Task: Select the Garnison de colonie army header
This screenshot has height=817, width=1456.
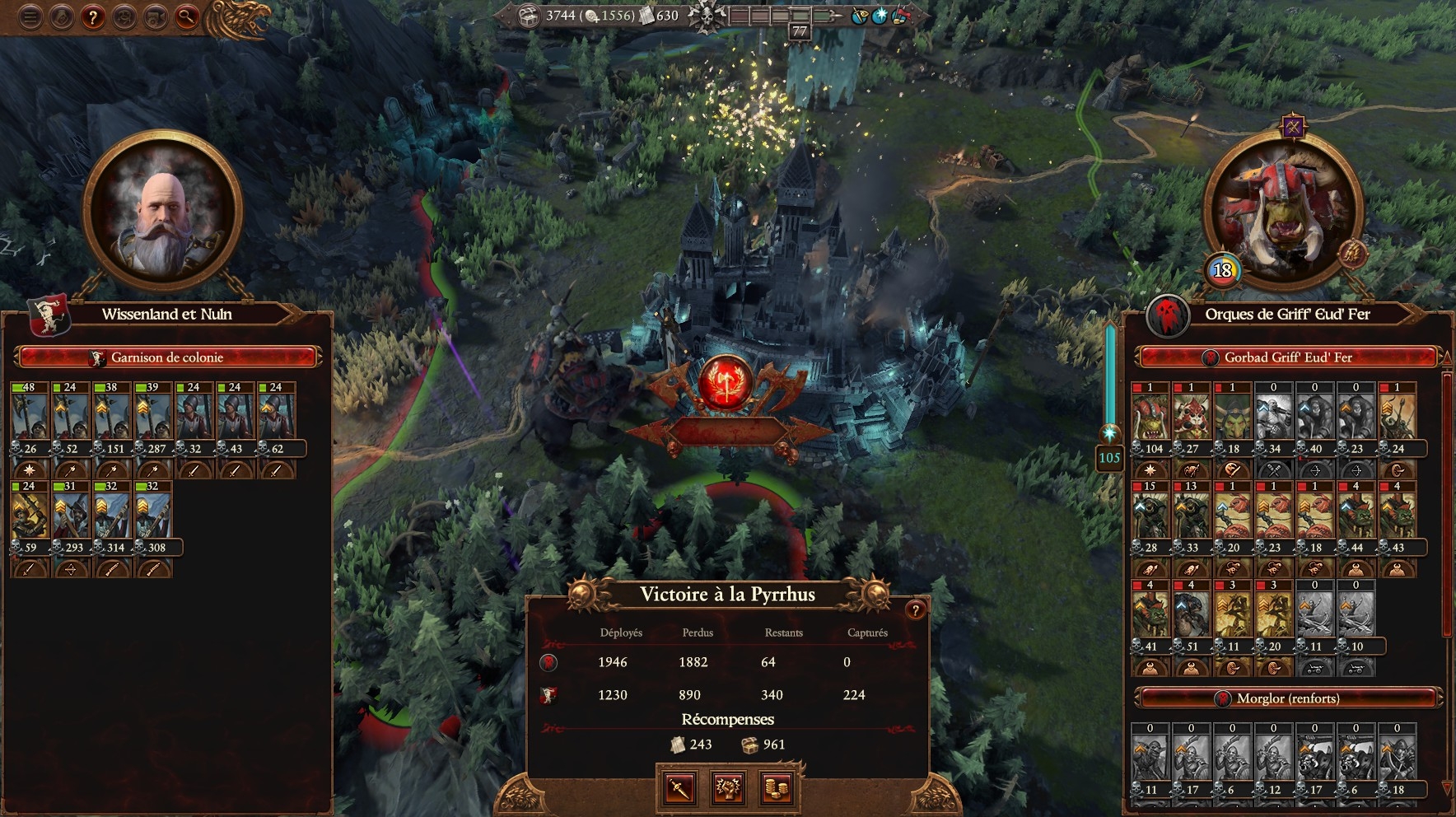Action: [167, 357]
